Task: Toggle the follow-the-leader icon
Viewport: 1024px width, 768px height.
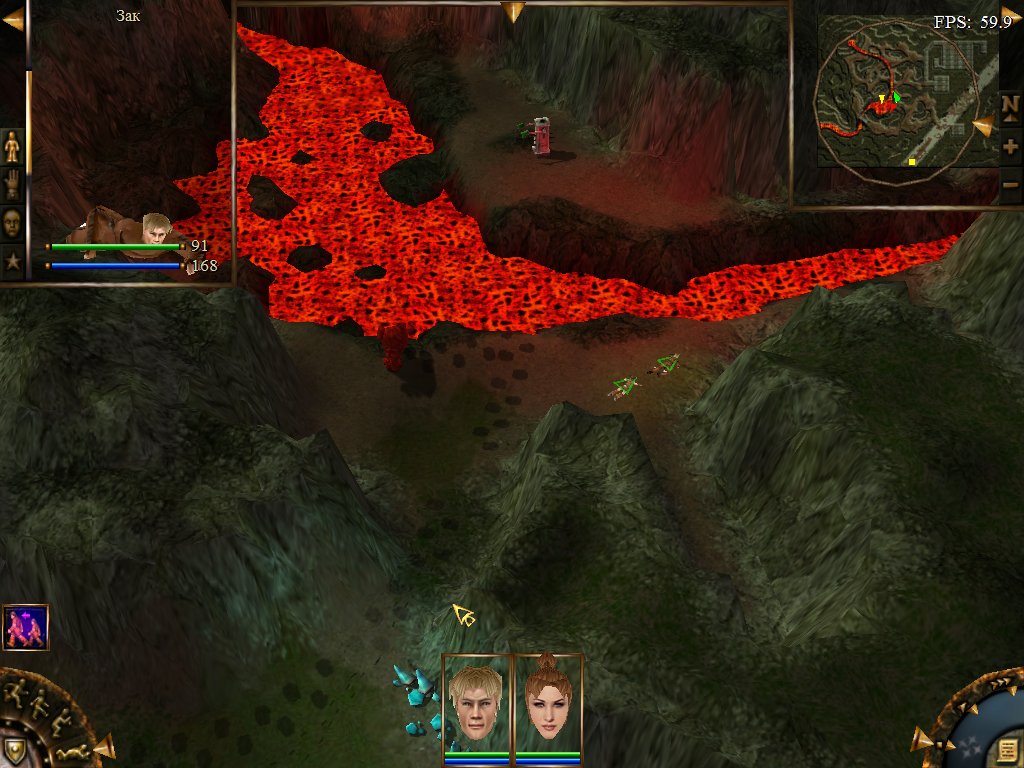Action: tap(25, 627)
